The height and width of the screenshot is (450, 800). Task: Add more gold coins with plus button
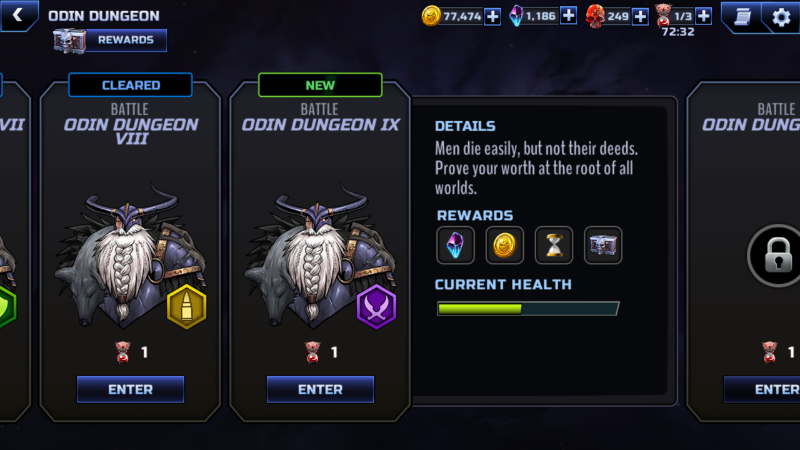pos(492,16)
